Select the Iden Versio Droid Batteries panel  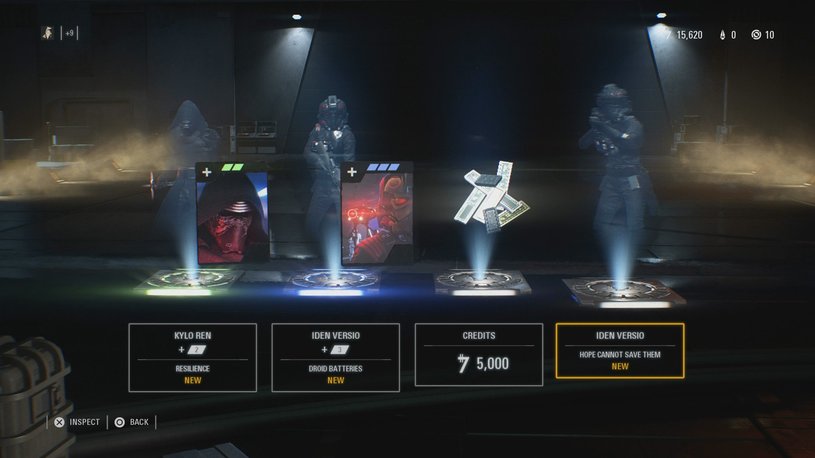point(335,356)
